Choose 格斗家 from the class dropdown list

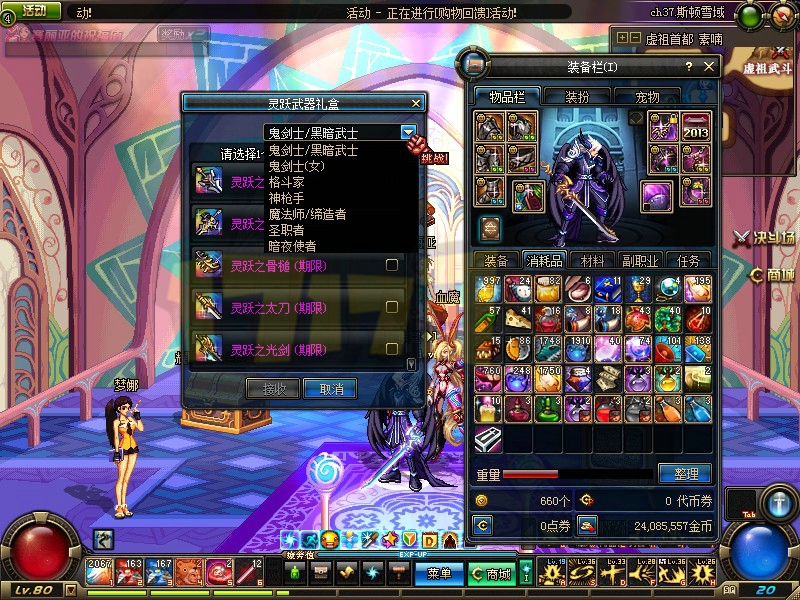coord(286,182)
